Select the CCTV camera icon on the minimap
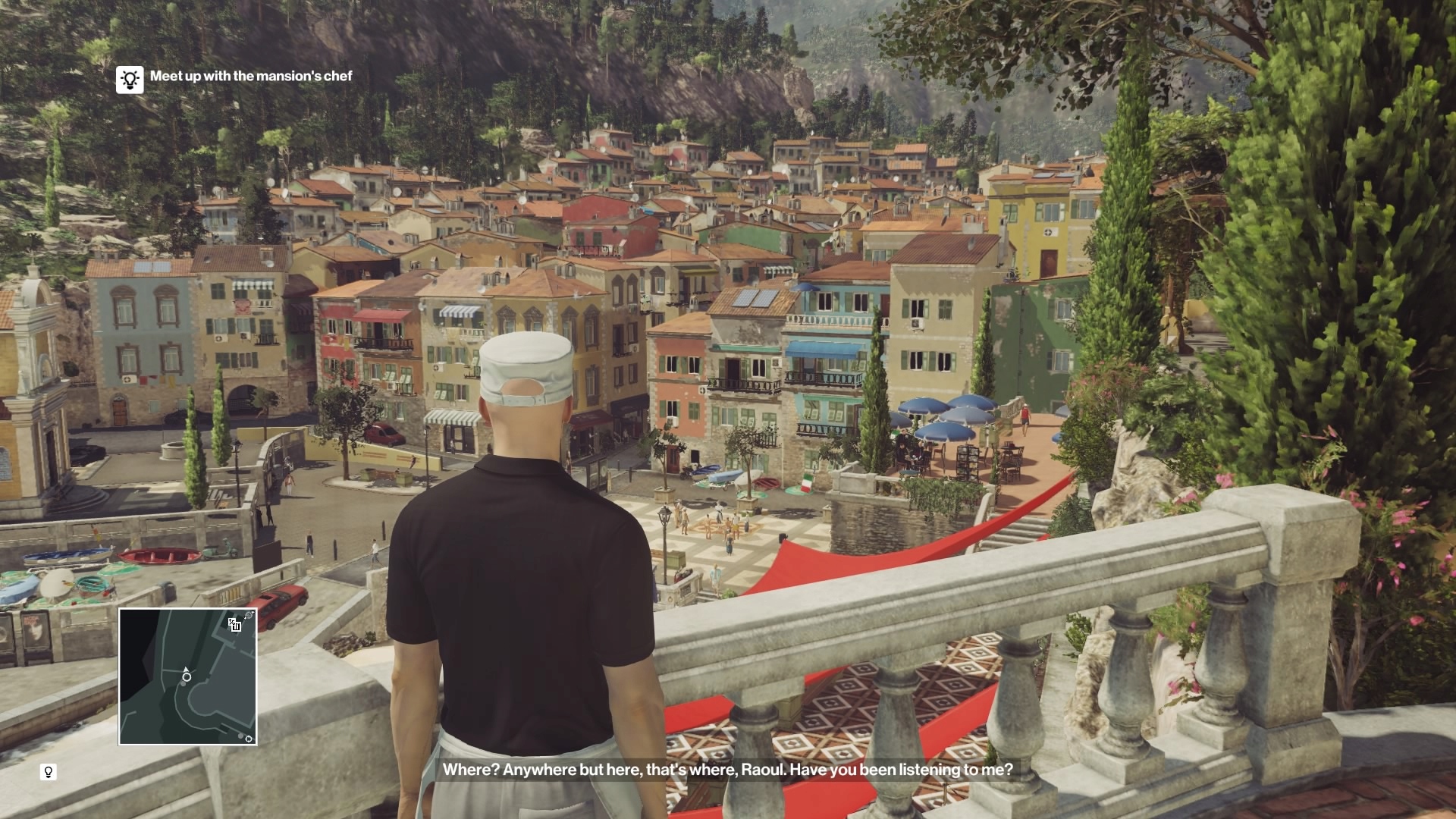This screenshot has width=1456, height=819. 236,625
